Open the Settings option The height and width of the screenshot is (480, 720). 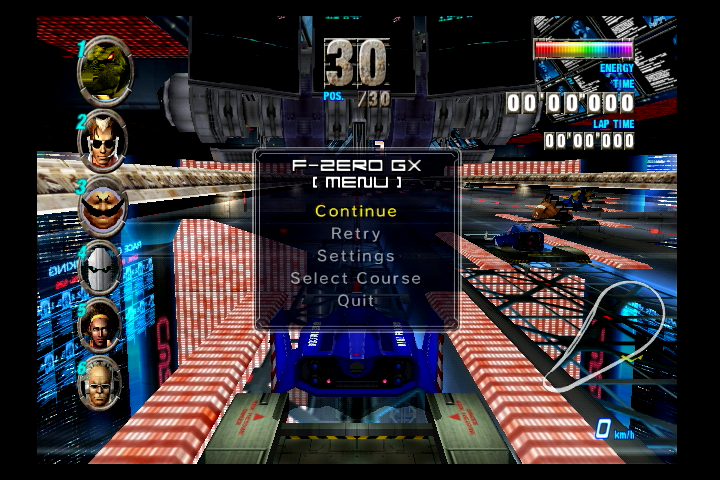click(x=356, y=256)
